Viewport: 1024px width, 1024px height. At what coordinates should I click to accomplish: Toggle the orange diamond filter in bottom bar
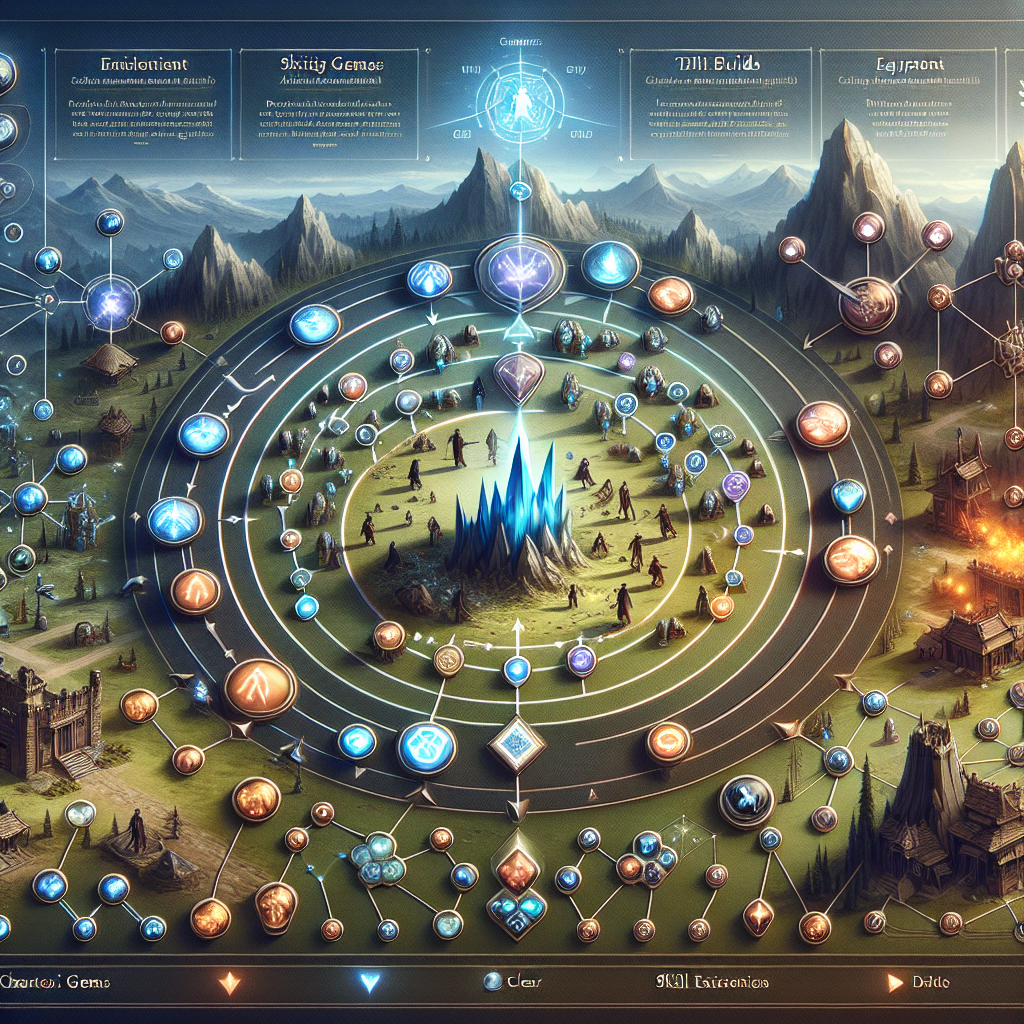coord(229,982)
